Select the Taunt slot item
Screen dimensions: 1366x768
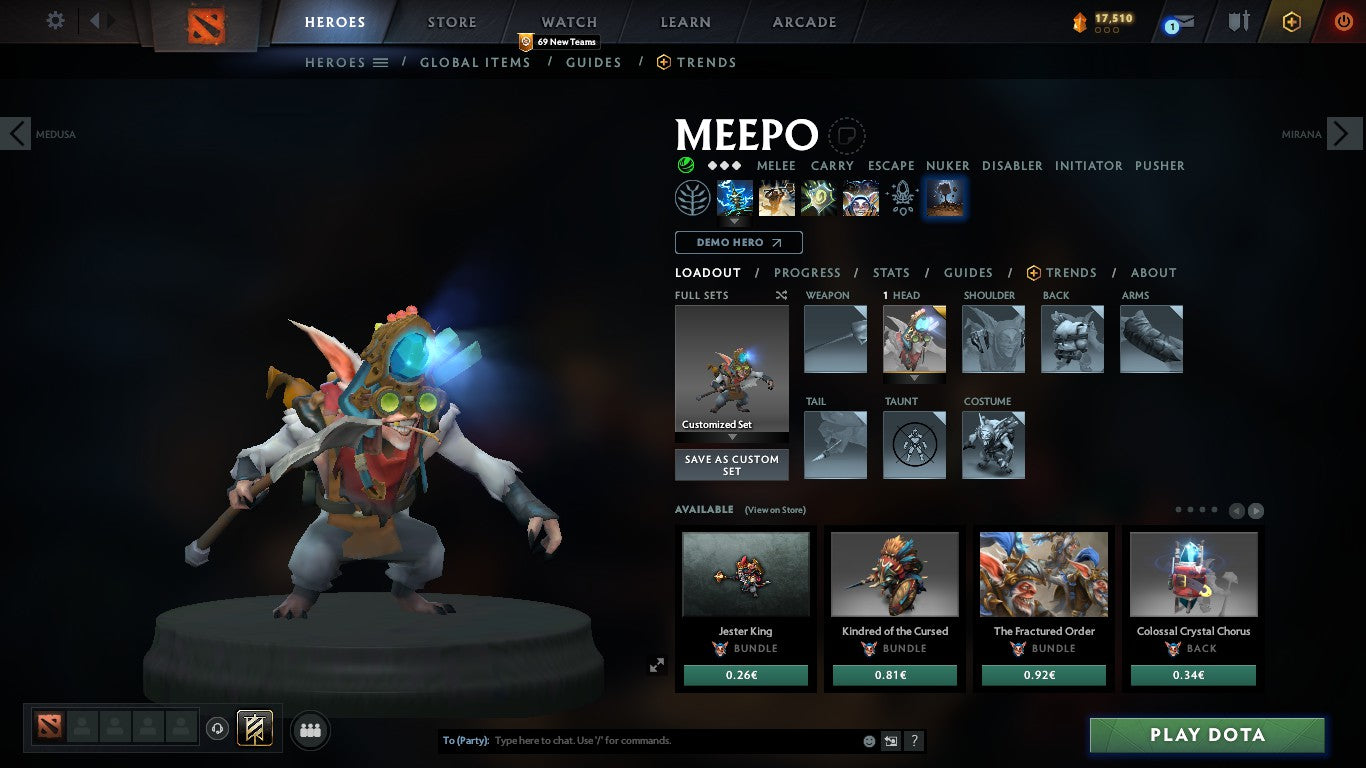(913, 445)
